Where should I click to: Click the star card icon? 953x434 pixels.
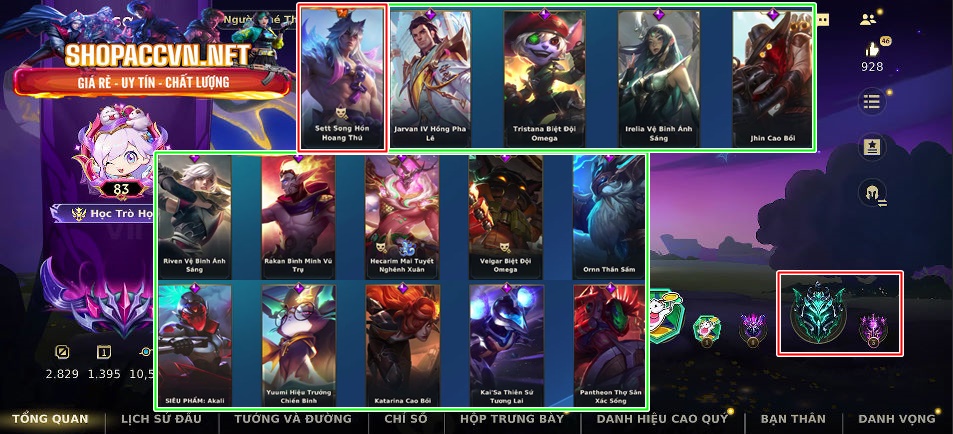[872, 147]
